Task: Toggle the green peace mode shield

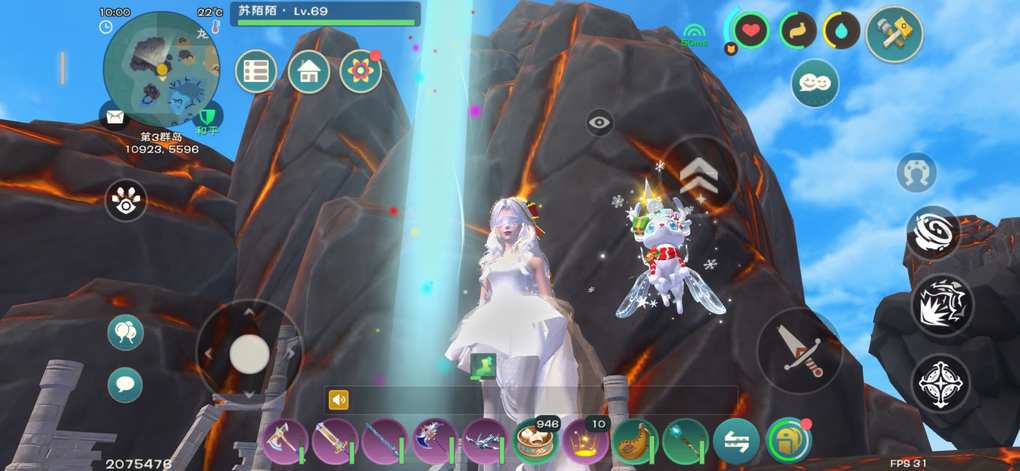Action: click(209, 117)
